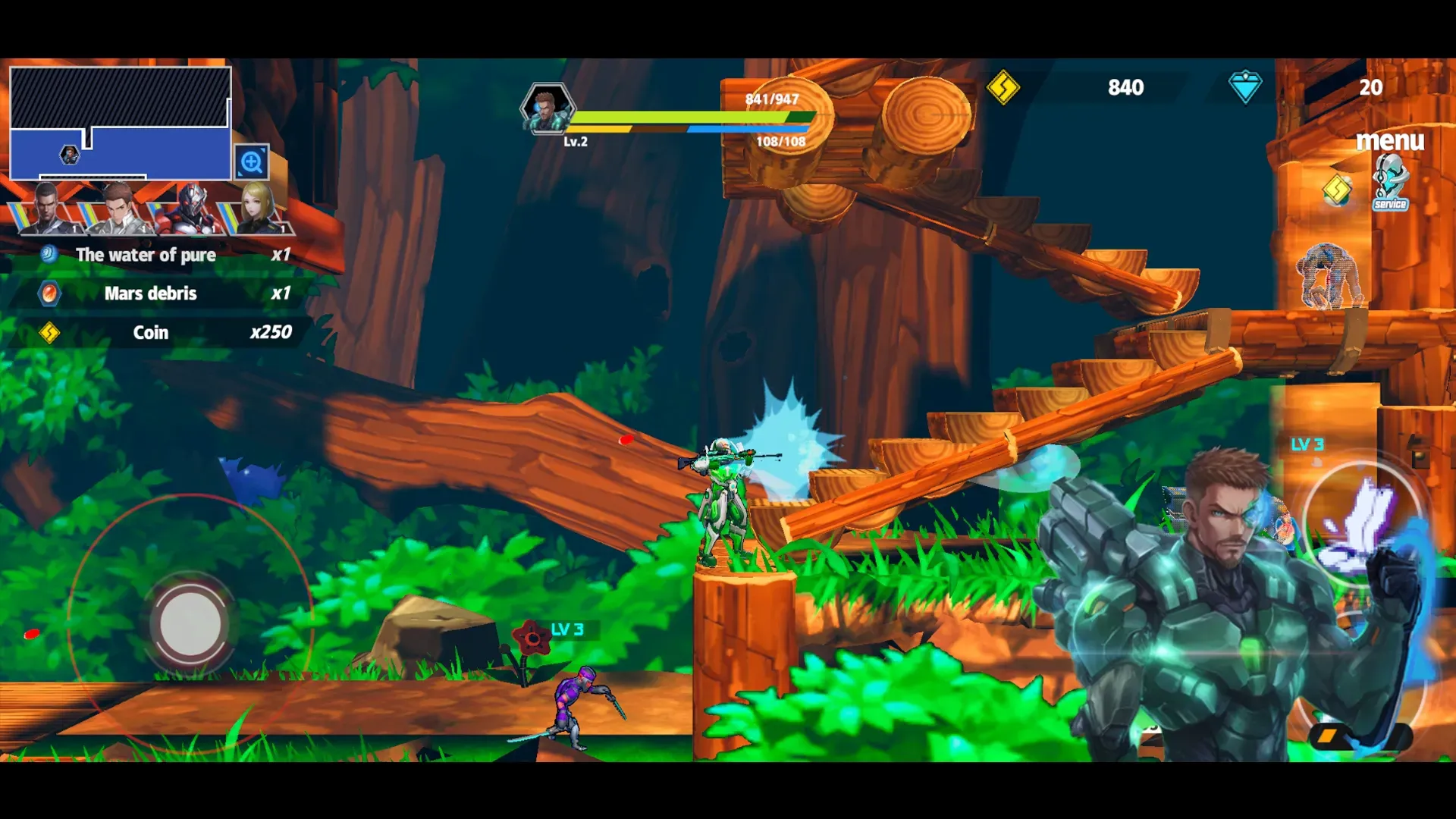
Task: Select the dark-haired man squad portrait
Action: coord(47,207)
